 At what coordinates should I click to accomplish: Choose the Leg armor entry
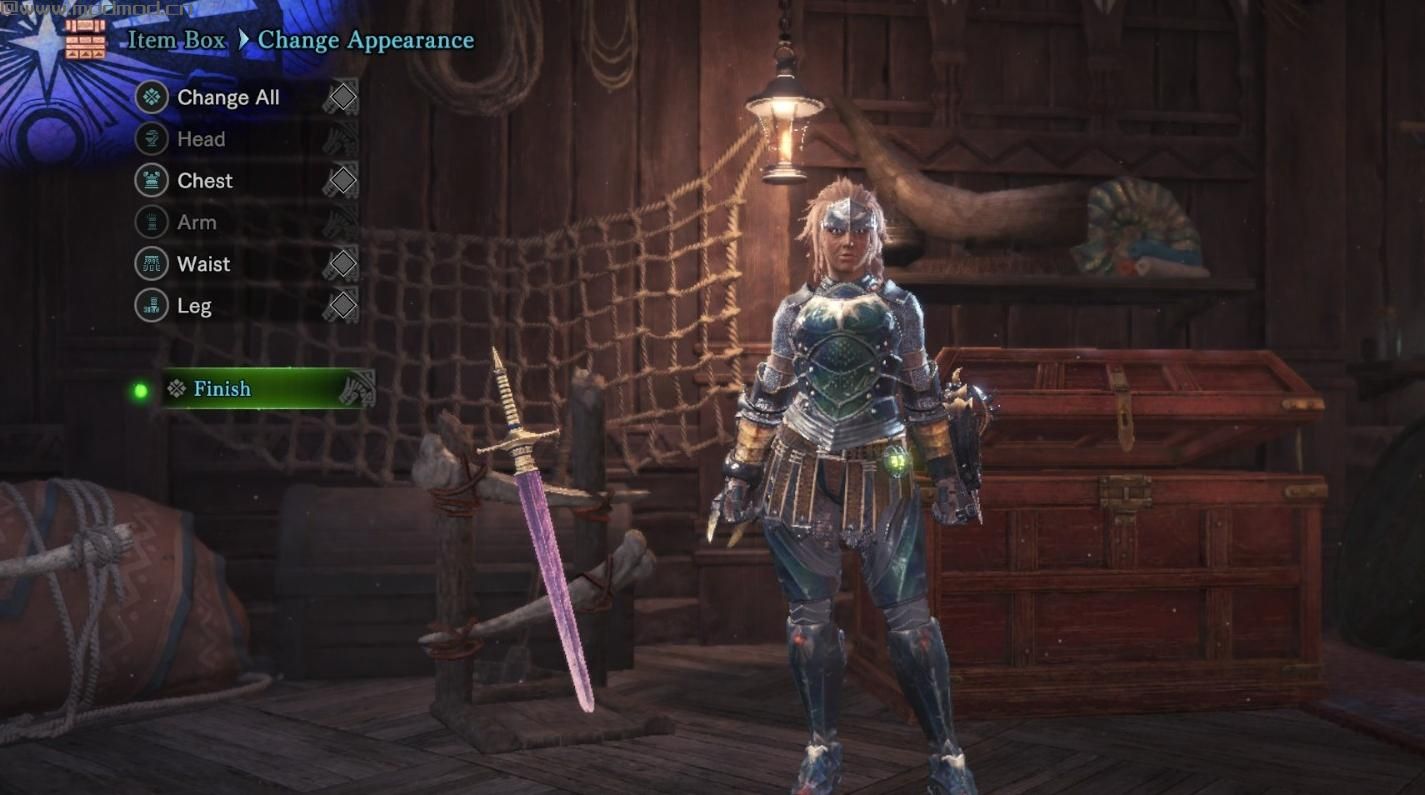pyautogui.click(x=194, y=306)
